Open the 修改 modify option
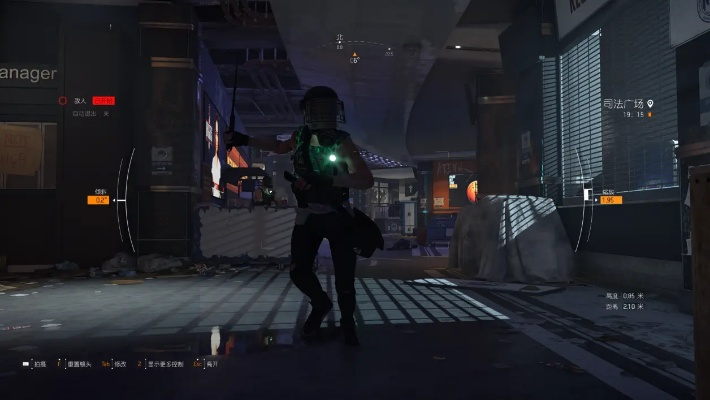The image size is (710, 400). 118,365
